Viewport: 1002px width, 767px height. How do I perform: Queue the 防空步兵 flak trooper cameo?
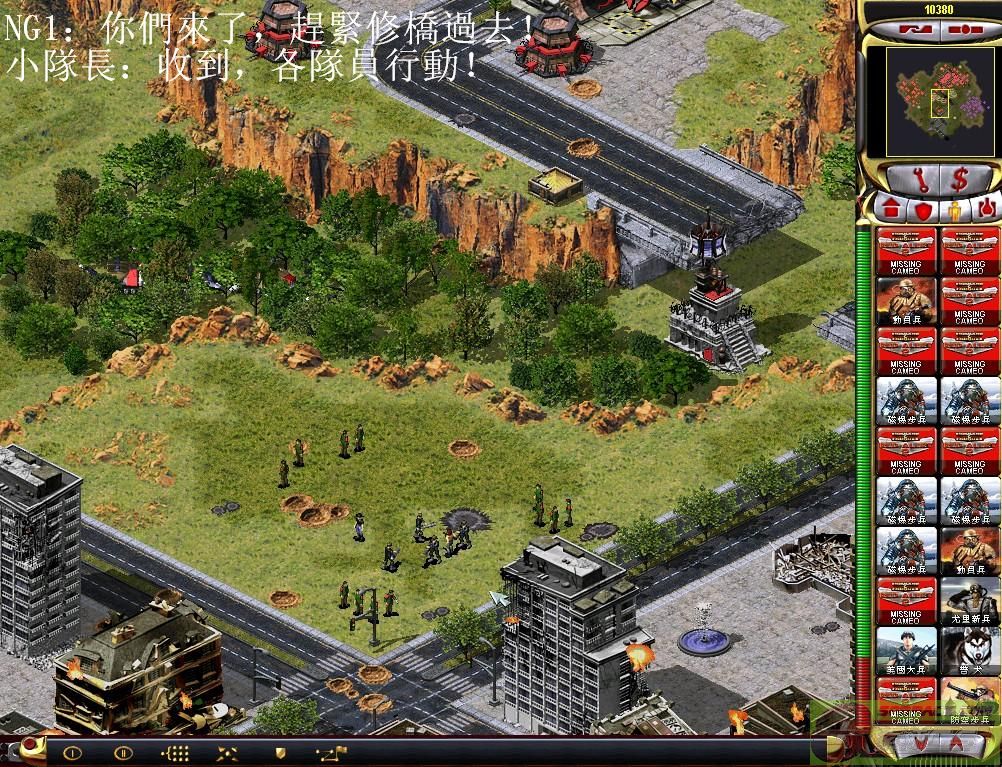969,701
